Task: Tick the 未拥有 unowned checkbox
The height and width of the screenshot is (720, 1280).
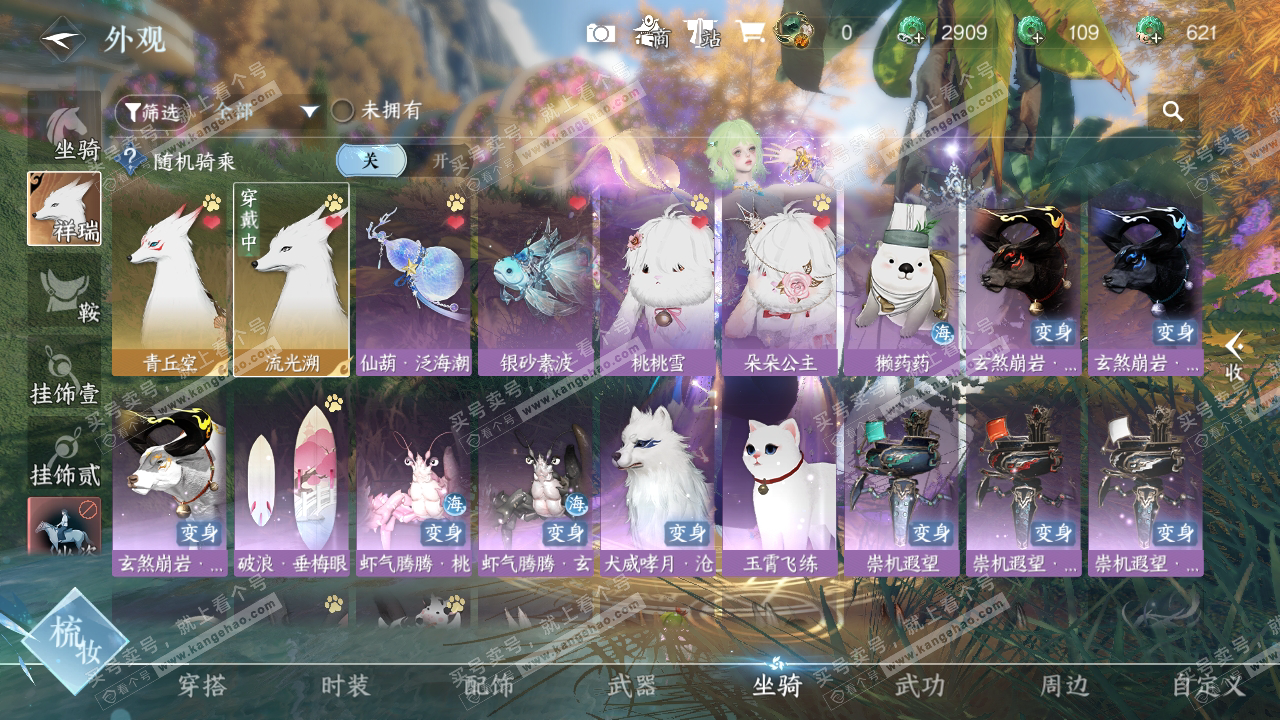Action: [343, 111]
